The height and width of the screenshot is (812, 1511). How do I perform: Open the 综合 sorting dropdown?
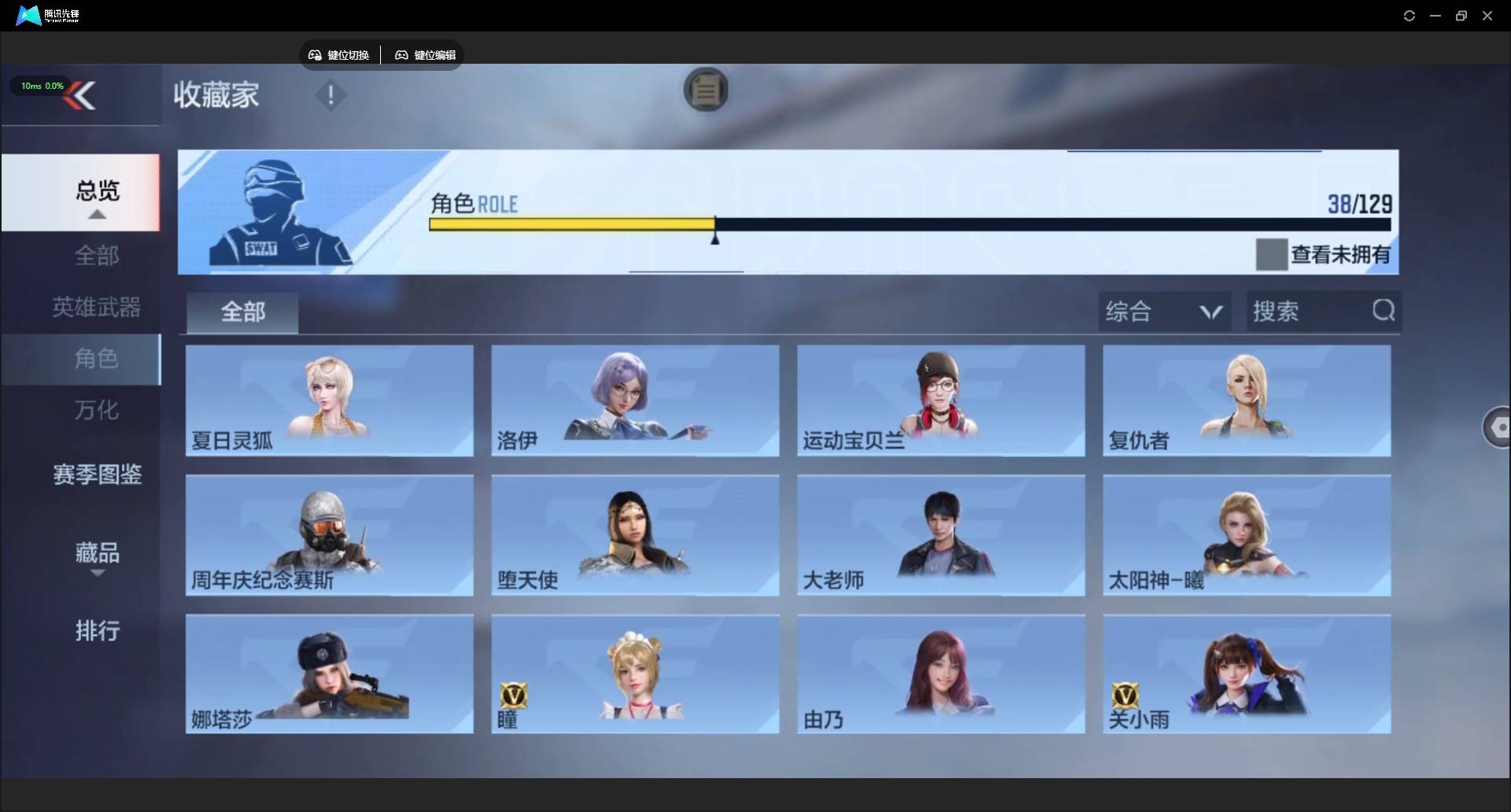pyautogui.click(x=1165, y=311)
